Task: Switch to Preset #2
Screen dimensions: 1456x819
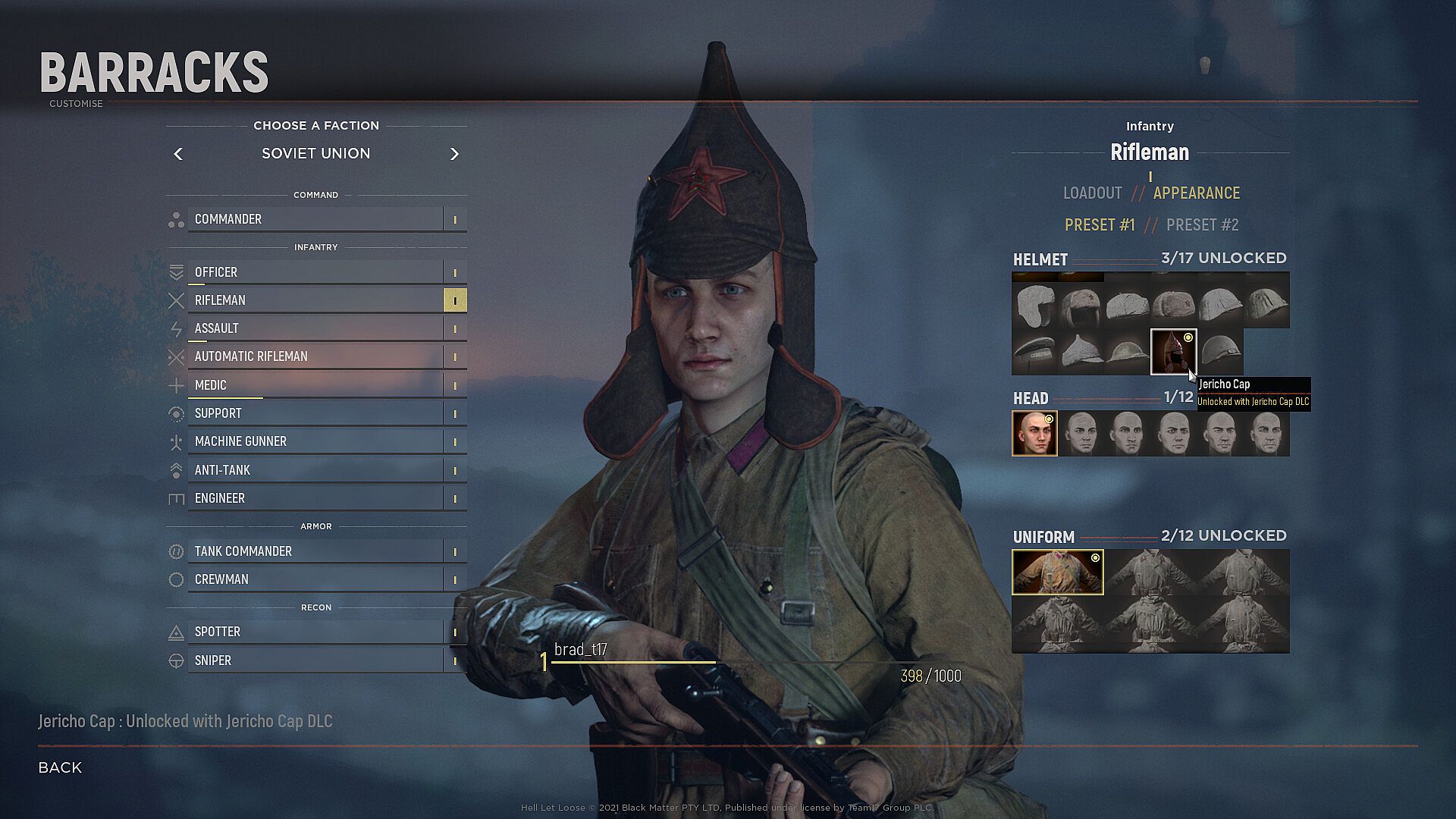Action: pos(1202,225)
